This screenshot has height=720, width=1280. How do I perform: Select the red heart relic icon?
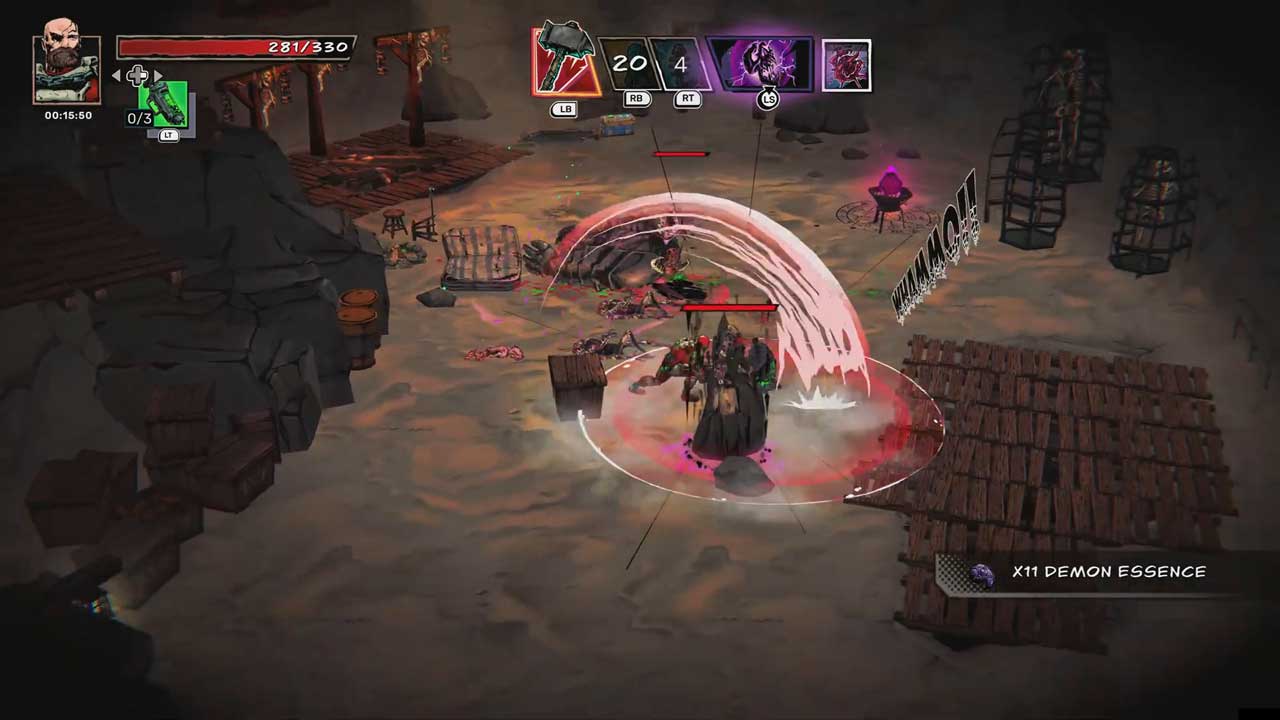[x=846, y=65]
